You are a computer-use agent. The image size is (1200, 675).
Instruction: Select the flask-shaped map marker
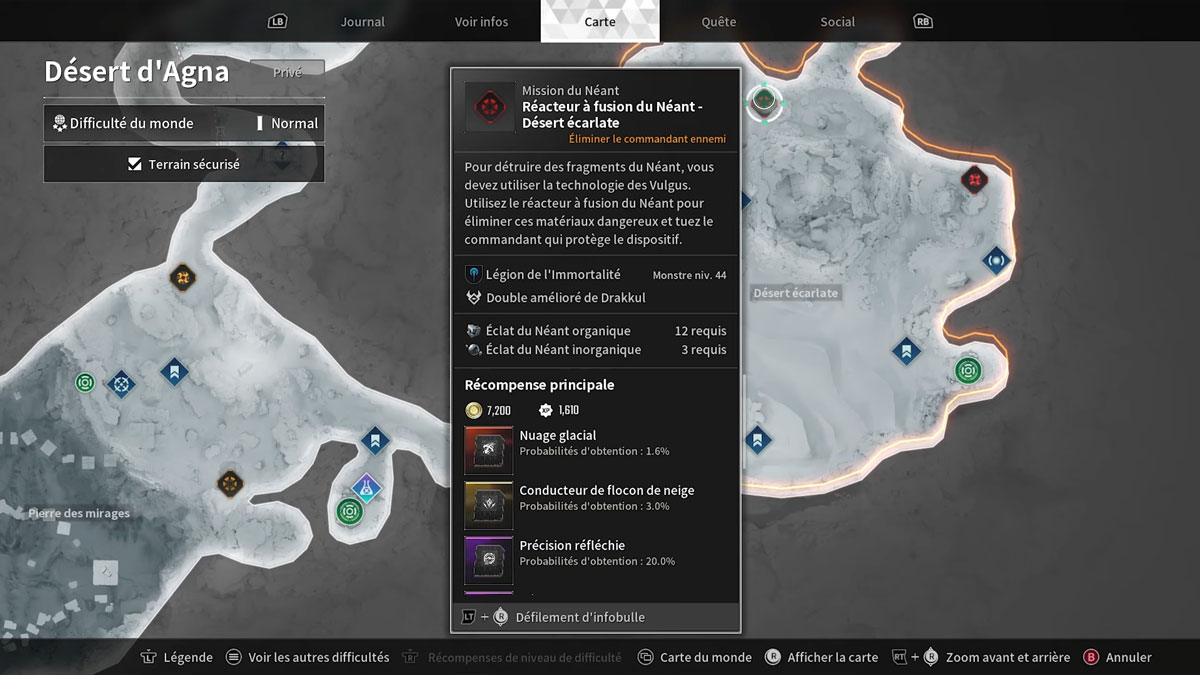(x=367, y=488)
